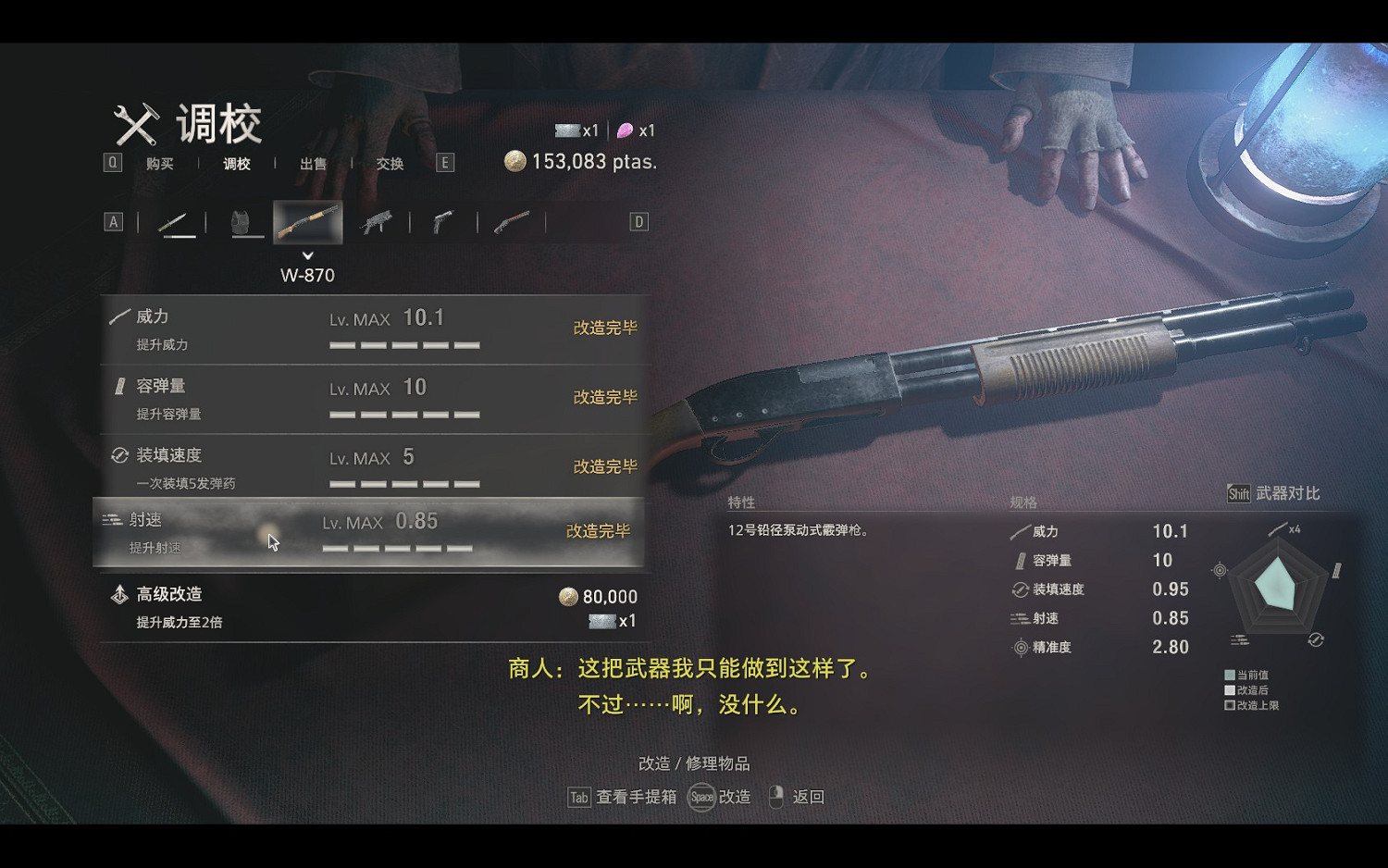Select the body armor icon in weapon row
This screenshot has height=868, width=1388.
(x=243, y=221)
